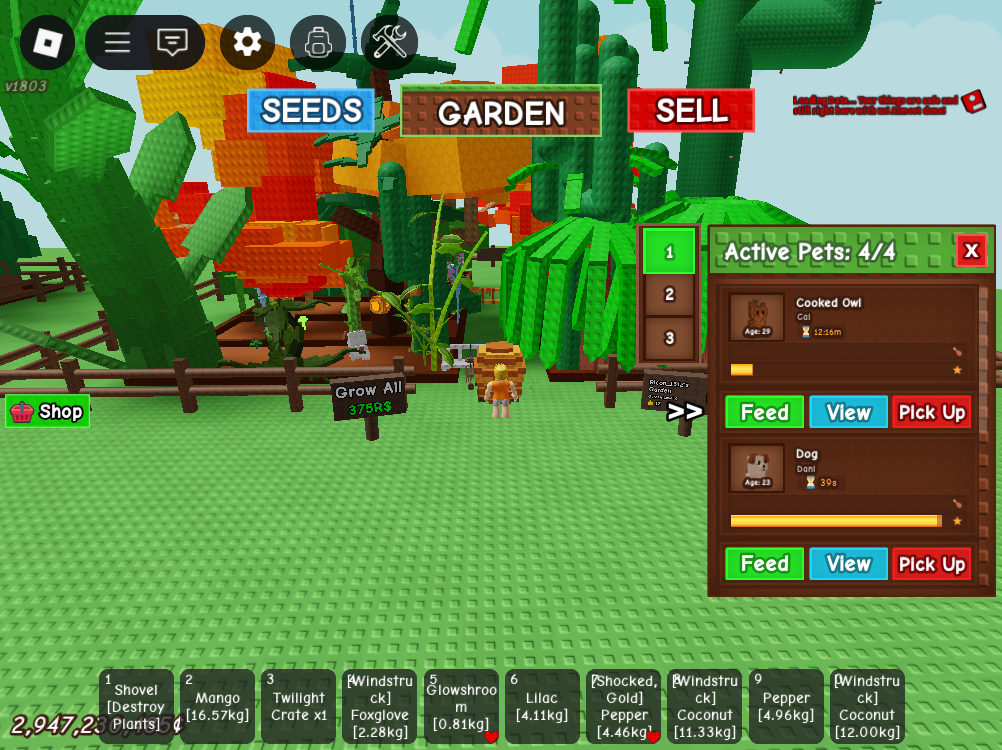Select the Shovel hotbar slot
This screenshot has height=750, width=1002.
point(136,706)
